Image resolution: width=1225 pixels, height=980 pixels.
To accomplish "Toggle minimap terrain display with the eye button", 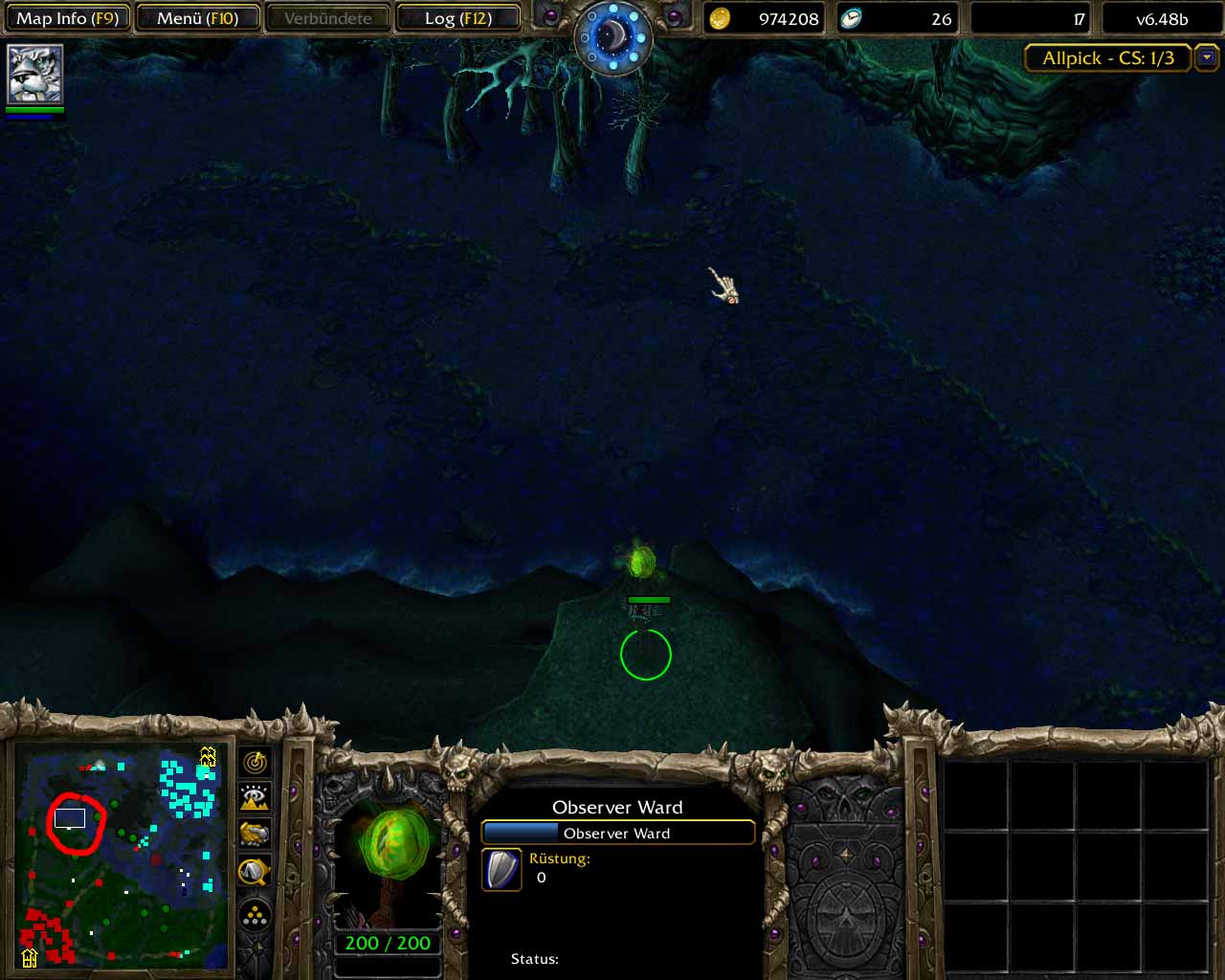I will (255, 798).
